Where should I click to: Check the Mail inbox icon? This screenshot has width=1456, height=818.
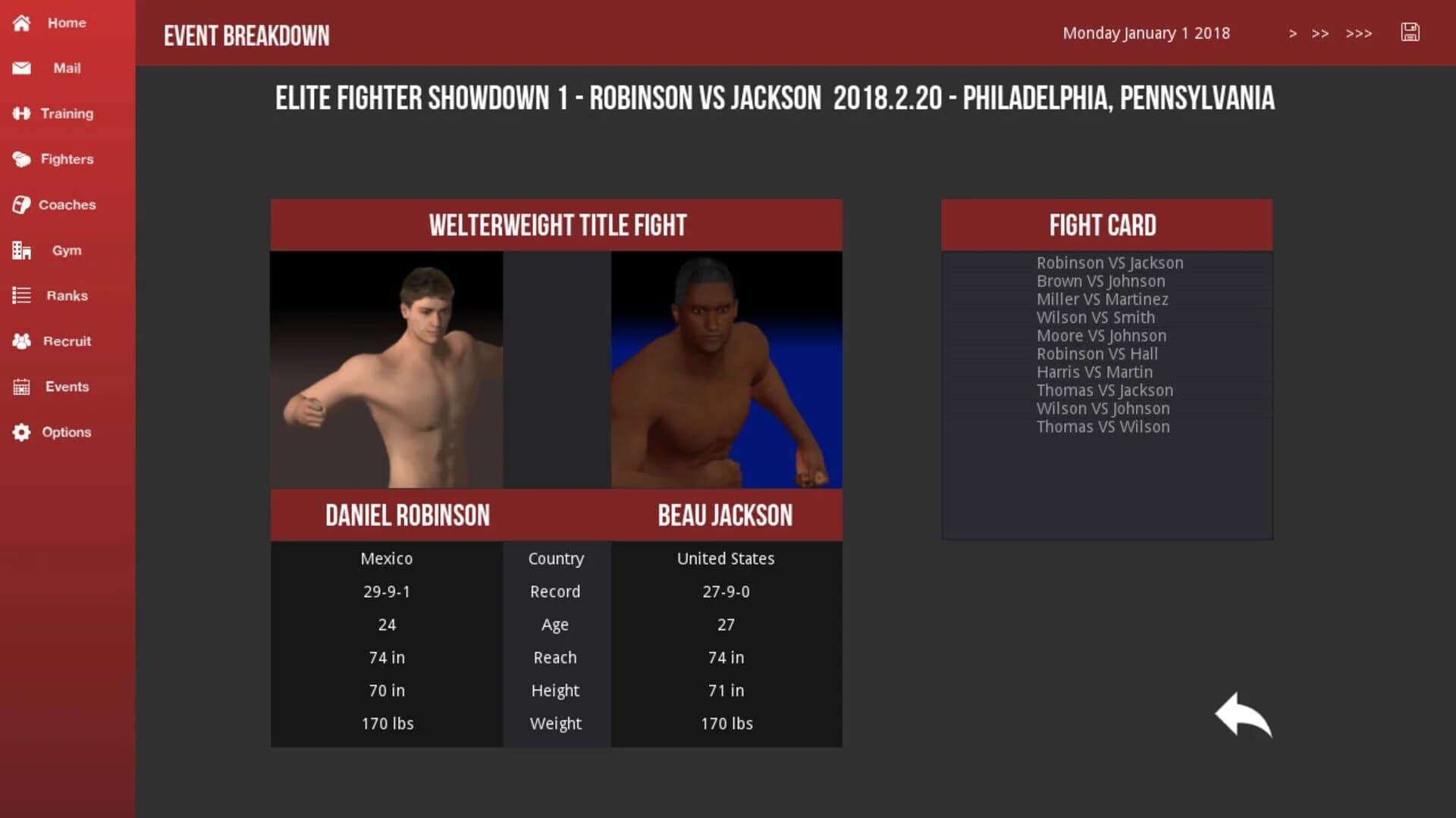20,68
